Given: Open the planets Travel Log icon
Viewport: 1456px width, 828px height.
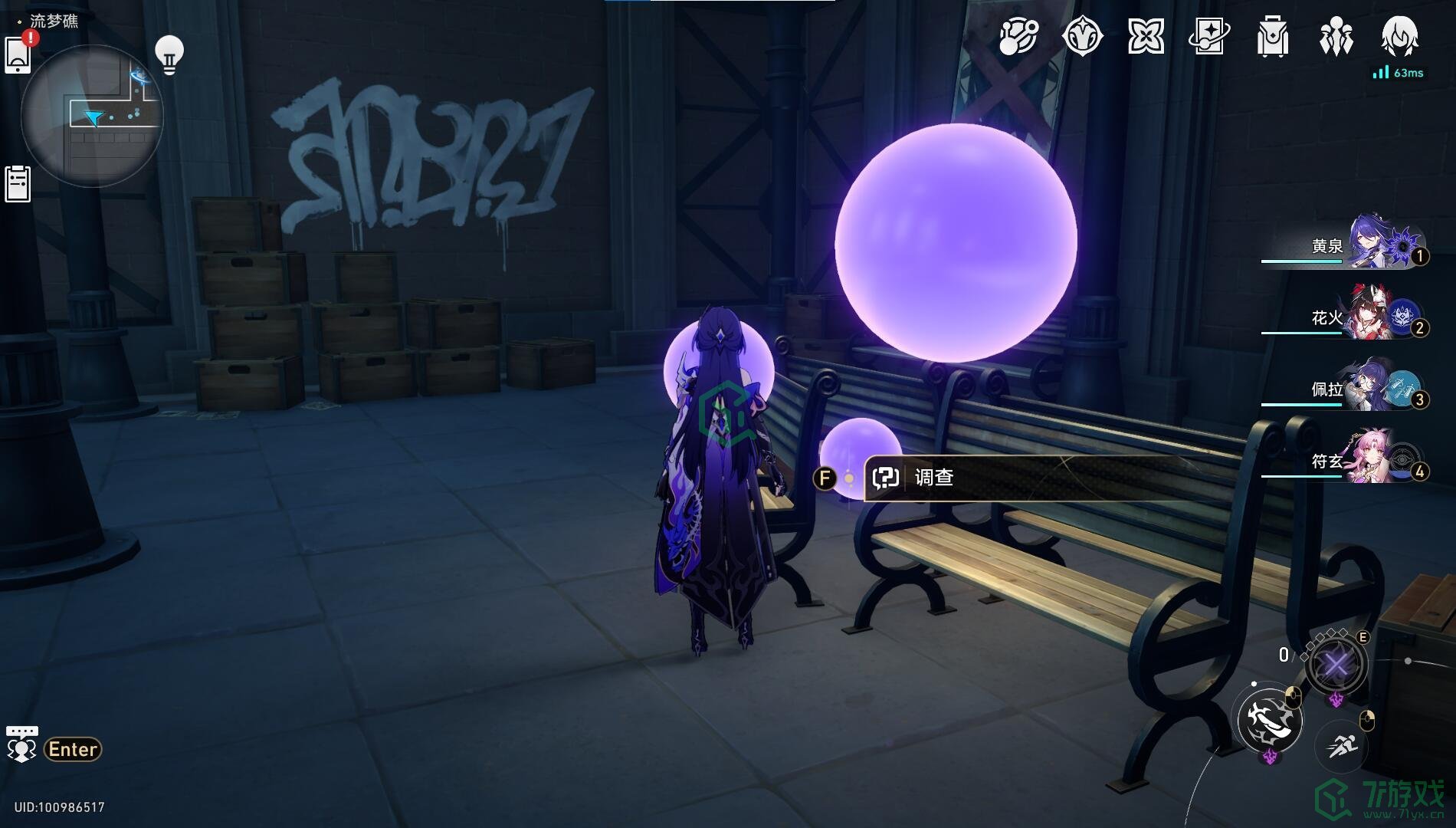Looking at the screenshot, I should [1018, 37].
